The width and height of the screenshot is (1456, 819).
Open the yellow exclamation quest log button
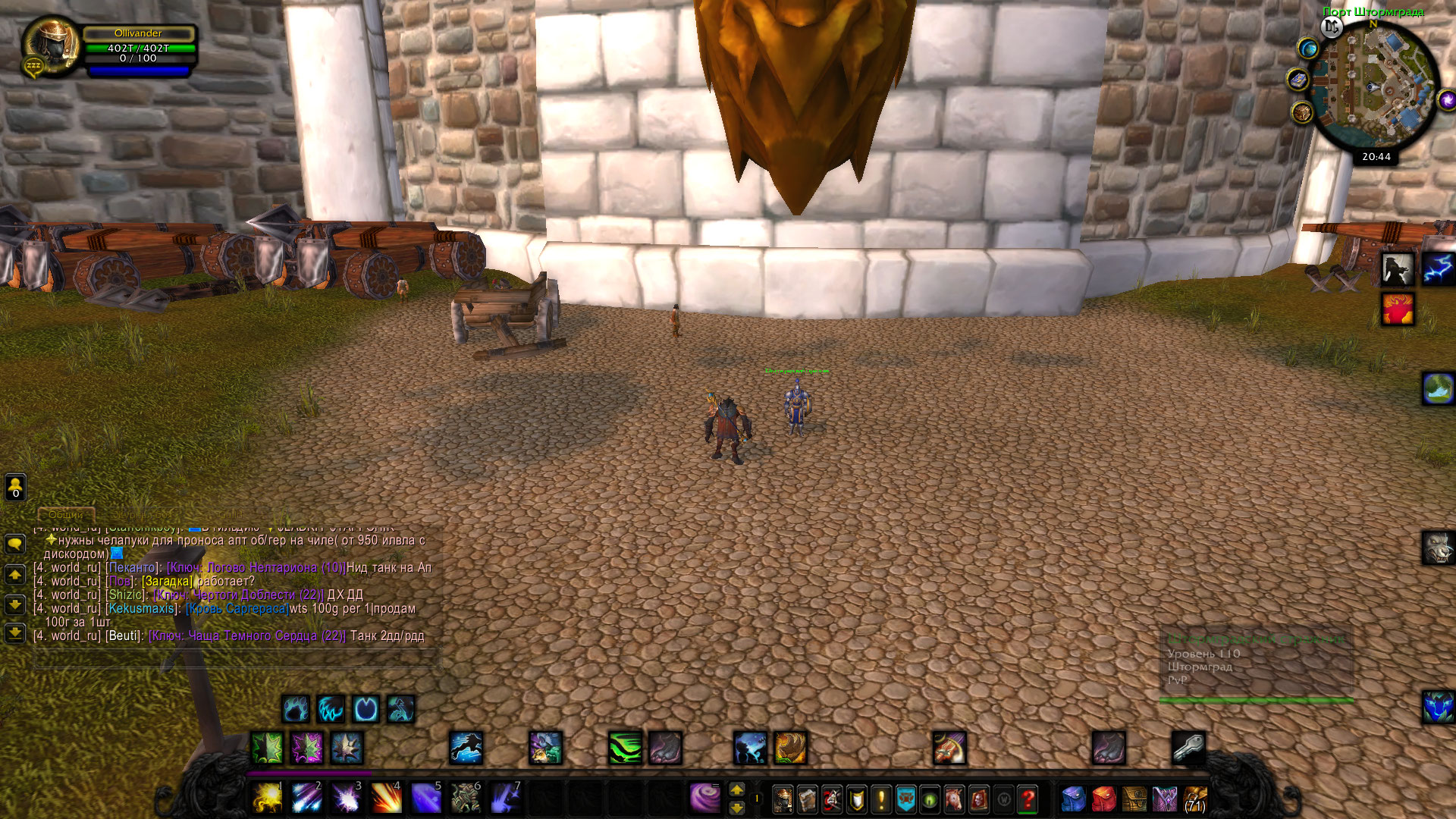881,799
